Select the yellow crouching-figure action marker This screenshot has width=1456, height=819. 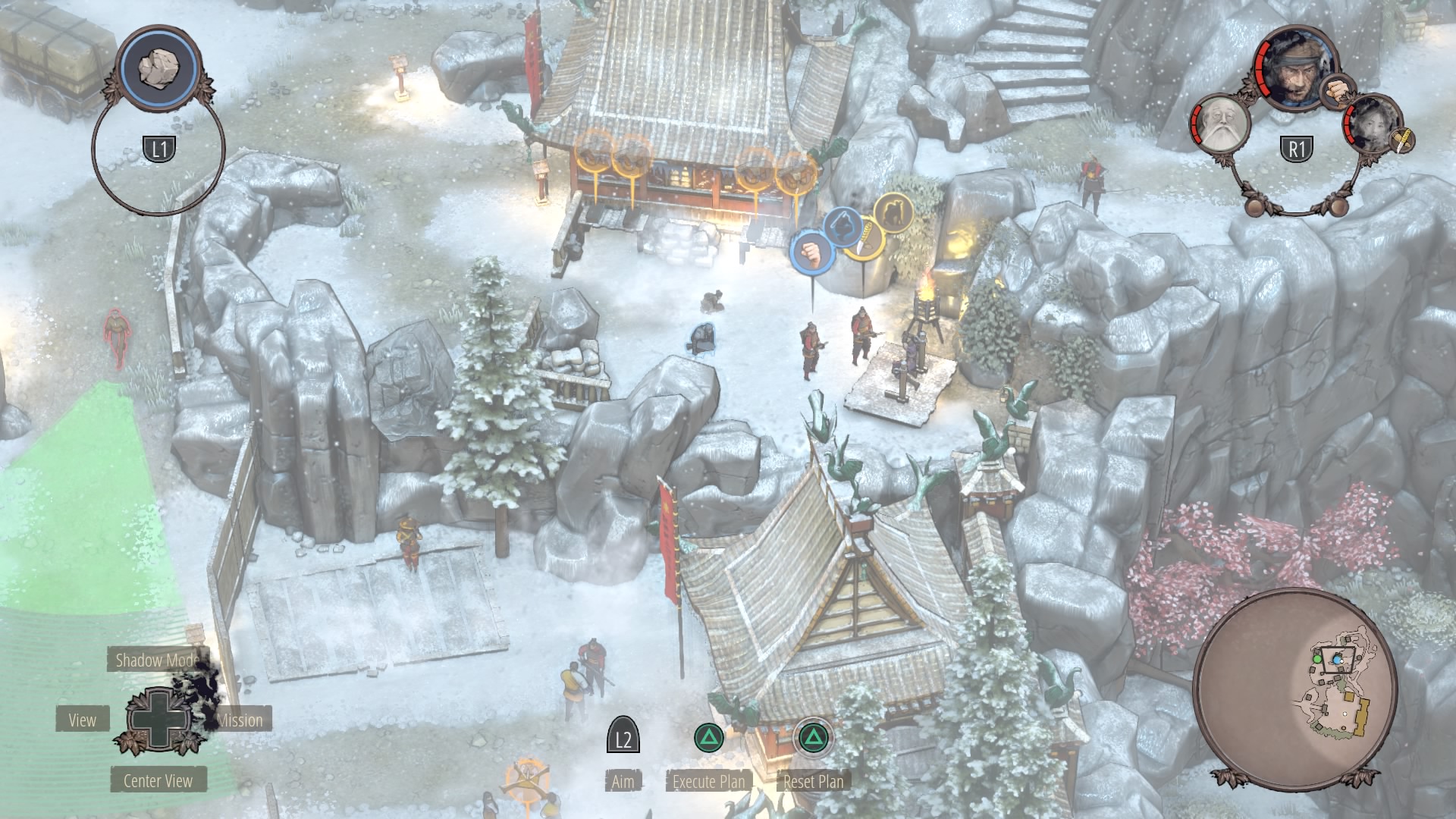tap(893, 212)
